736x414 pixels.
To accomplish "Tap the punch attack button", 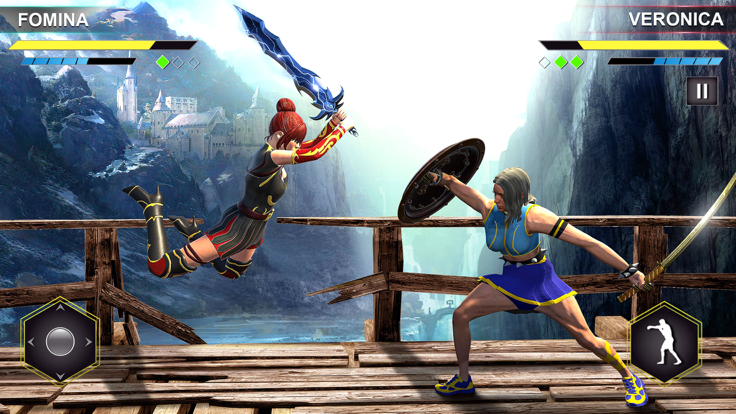I will pos(664,342).
